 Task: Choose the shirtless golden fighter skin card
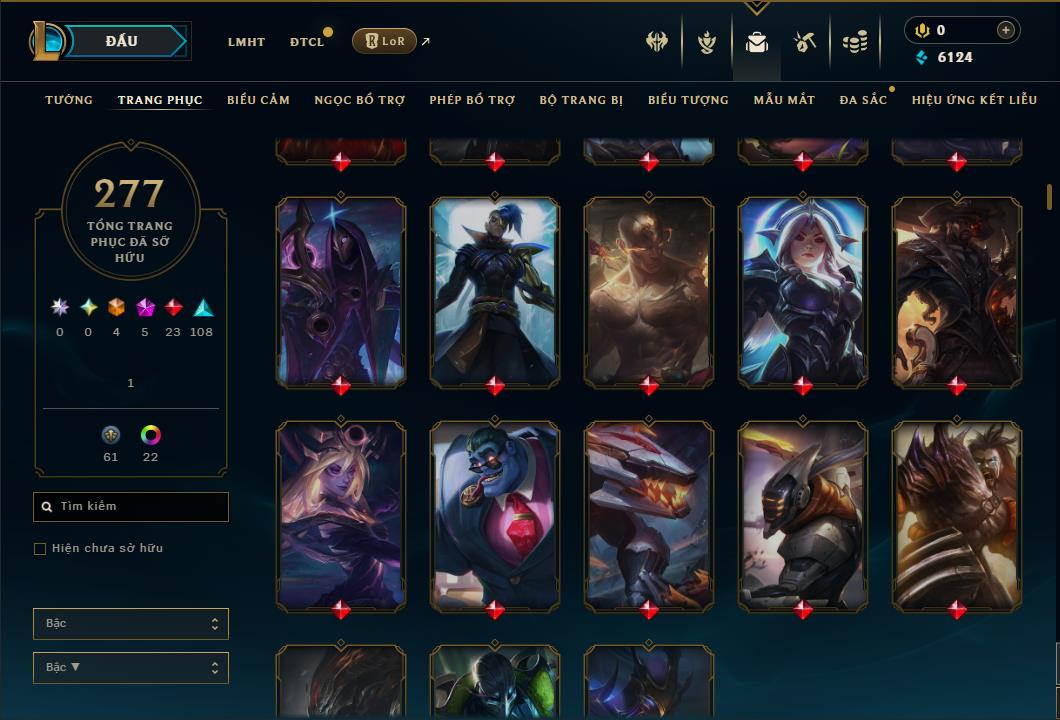tap(649, 292)
